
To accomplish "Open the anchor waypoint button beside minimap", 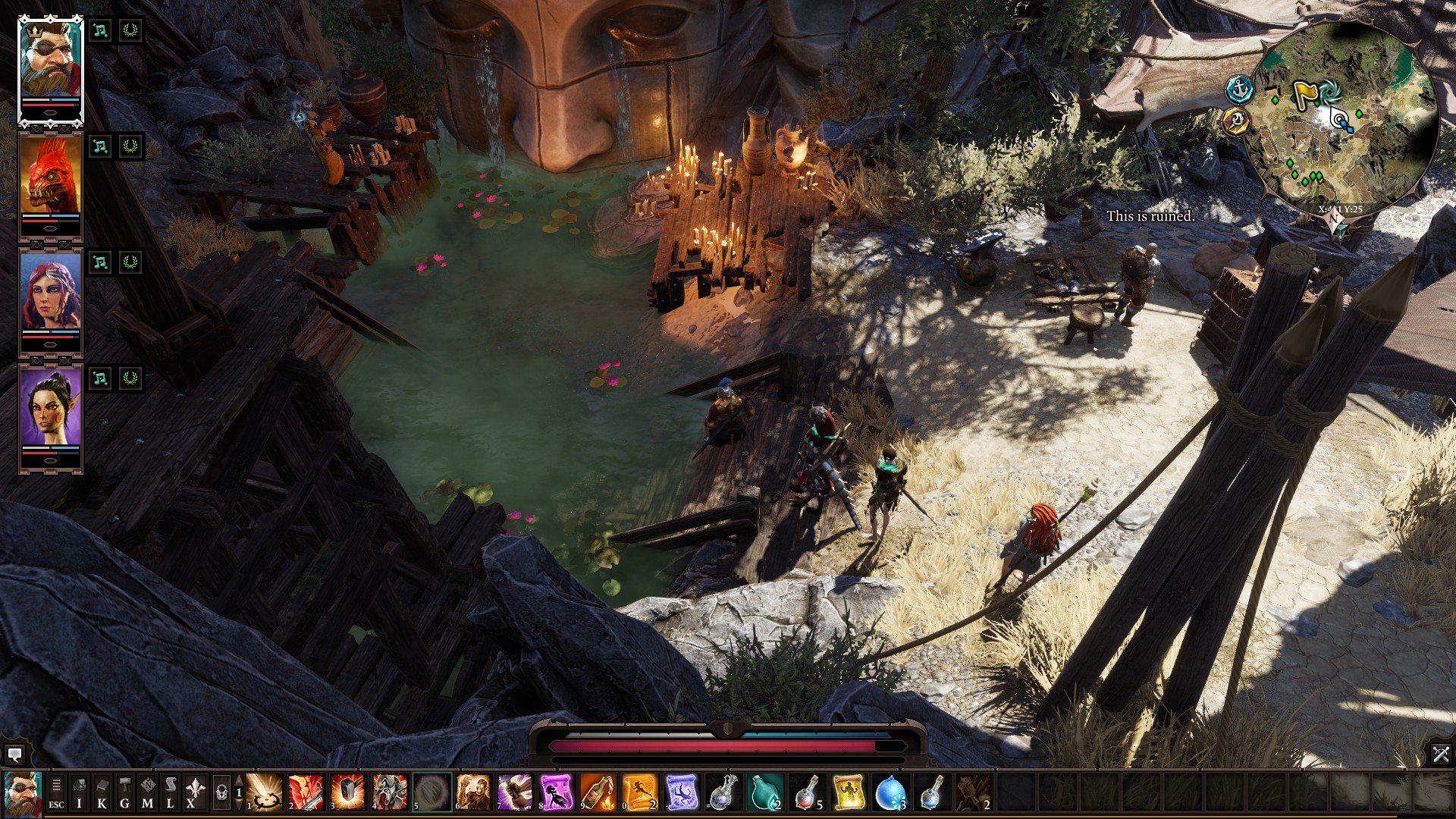I will click(1238, 89).
